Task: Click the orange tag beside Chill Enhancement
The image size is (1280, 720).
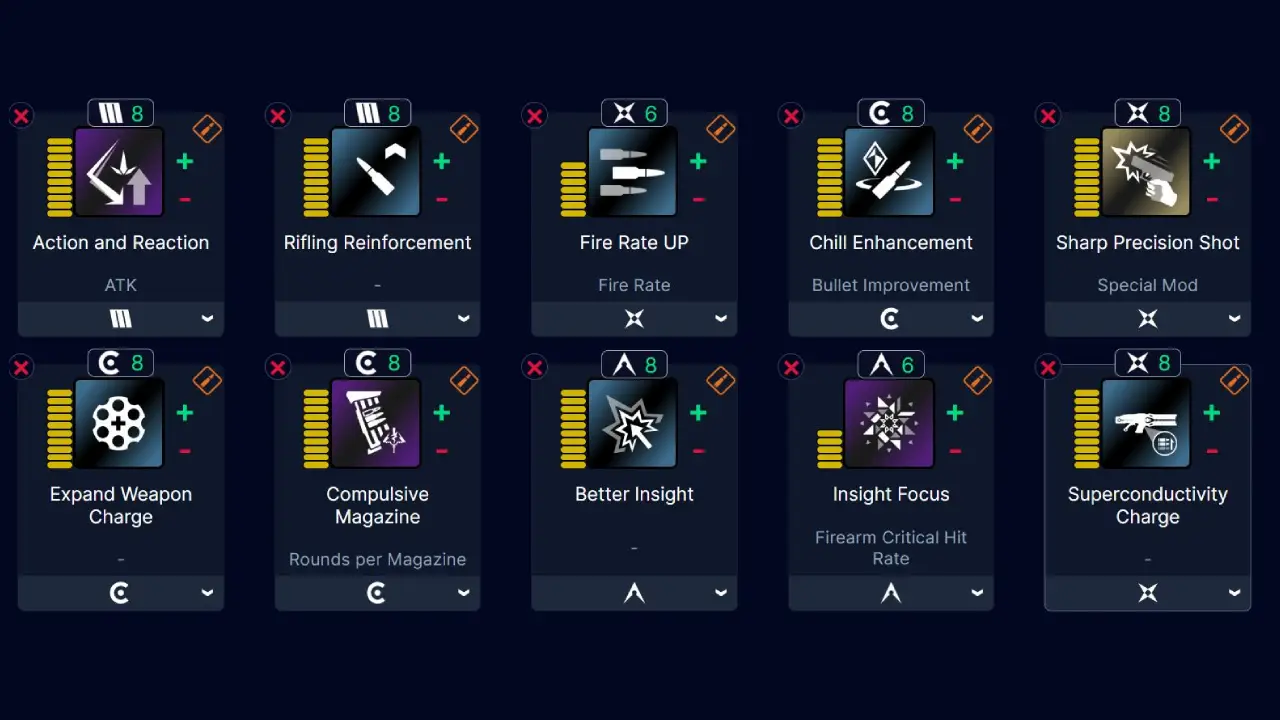Action: [976, 128]
